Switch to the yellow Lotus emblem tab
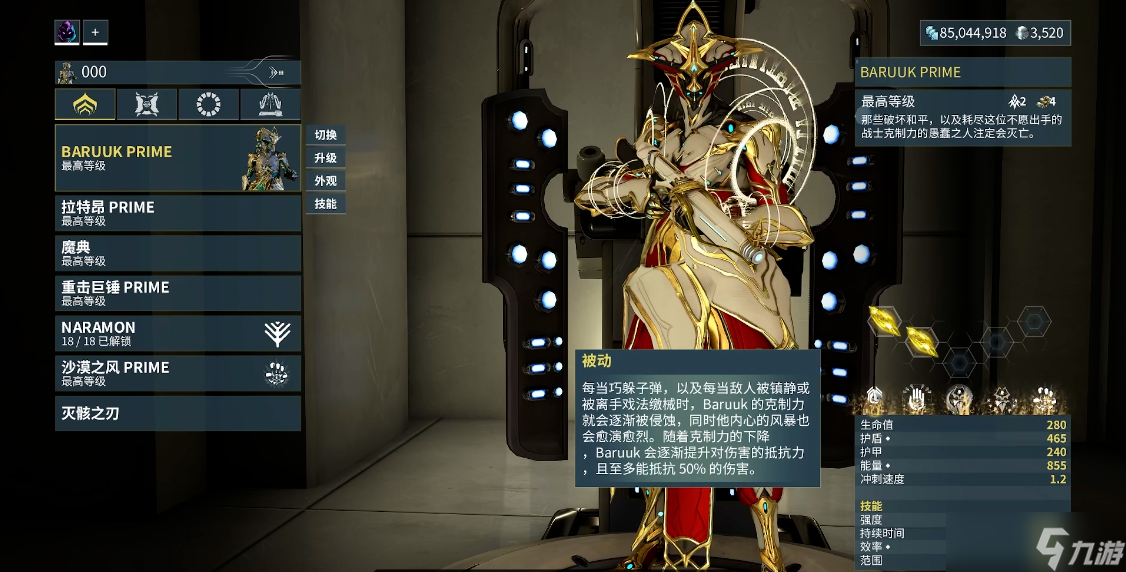The width and height of the screenshot is (1126, 572). tap(85, 104)
